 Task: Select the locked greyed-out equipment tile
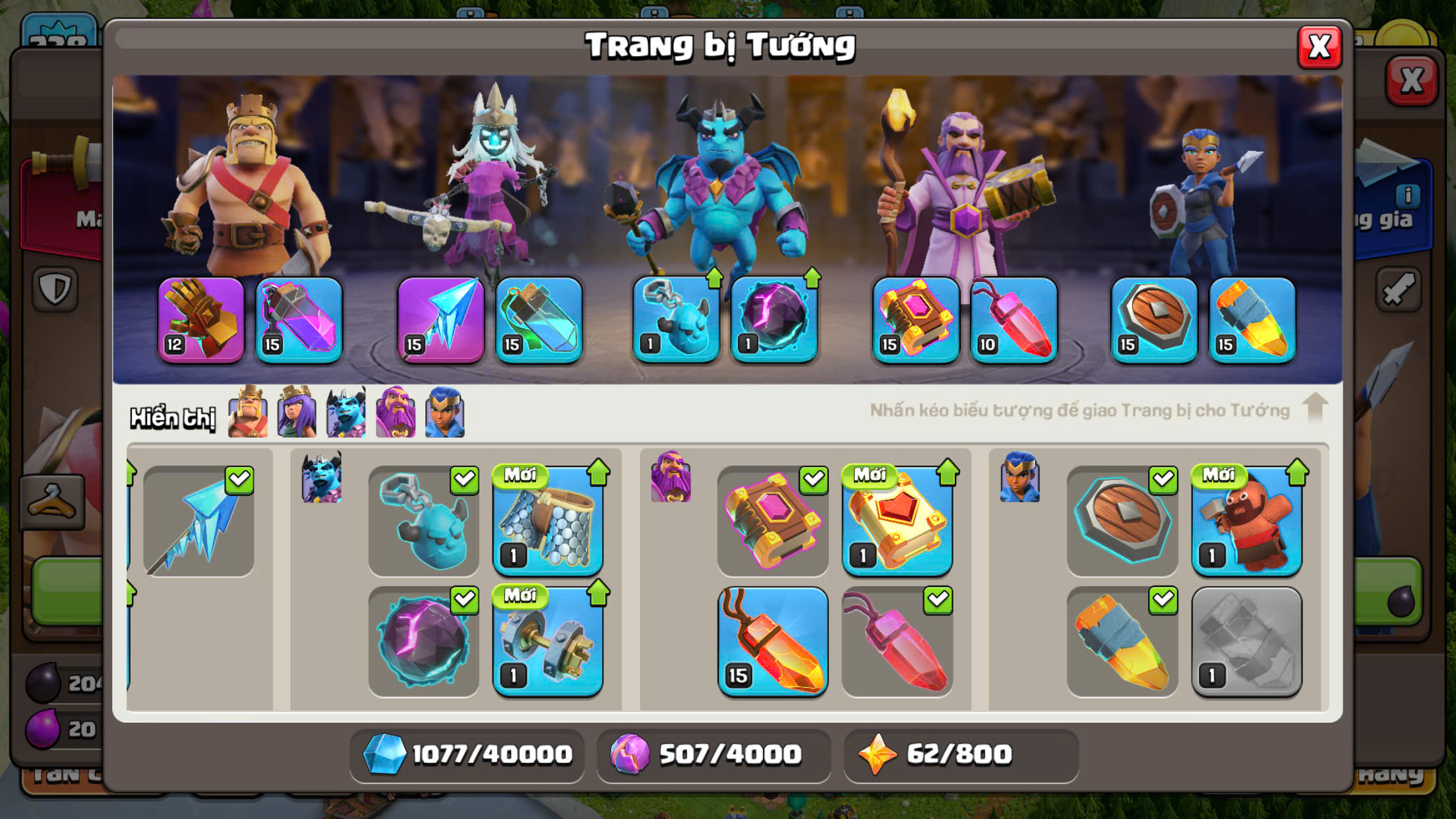point(1246,642)
